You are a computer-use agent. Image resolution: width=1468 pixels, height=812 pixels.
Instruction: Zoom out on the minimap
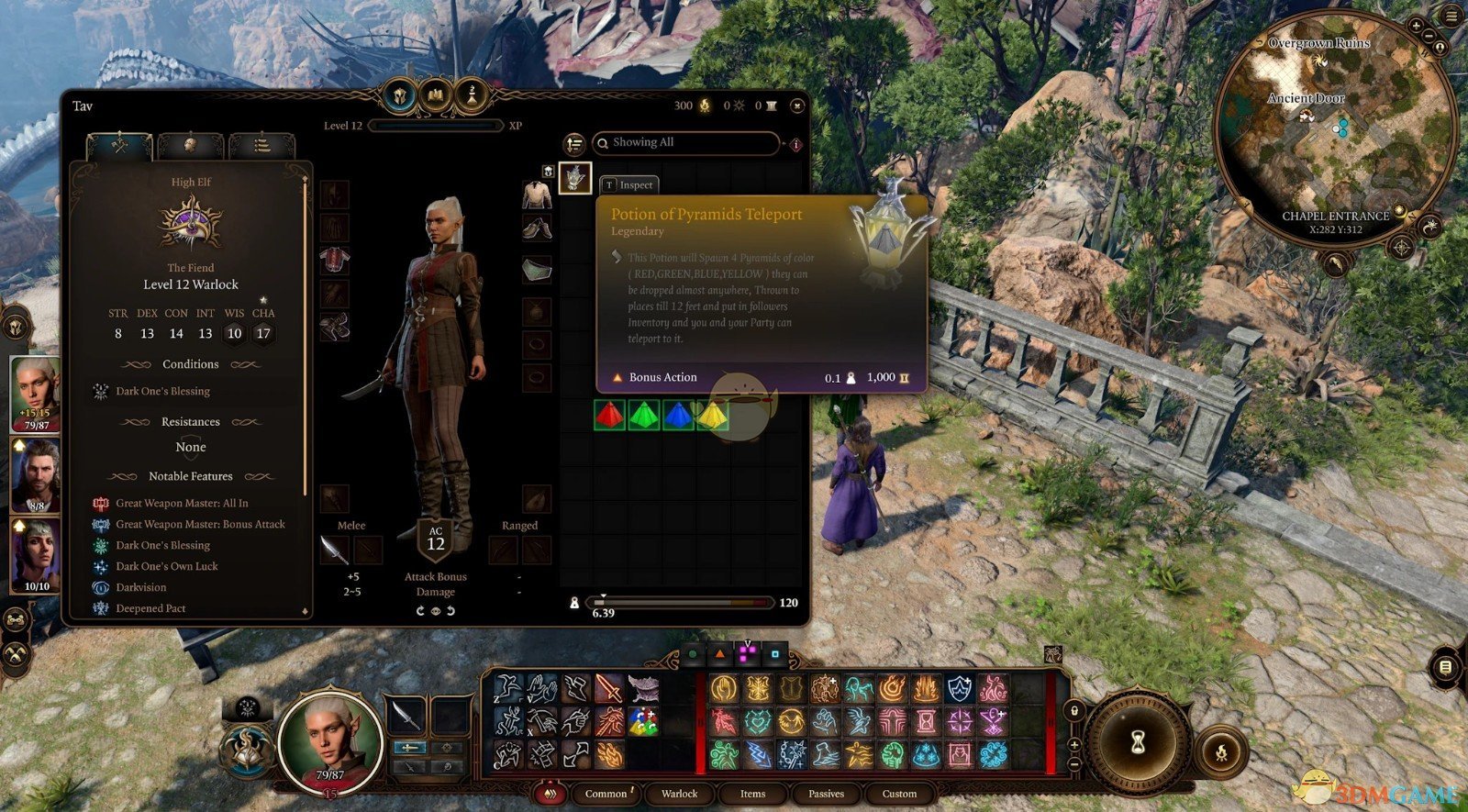click(x=1429, y=35)
